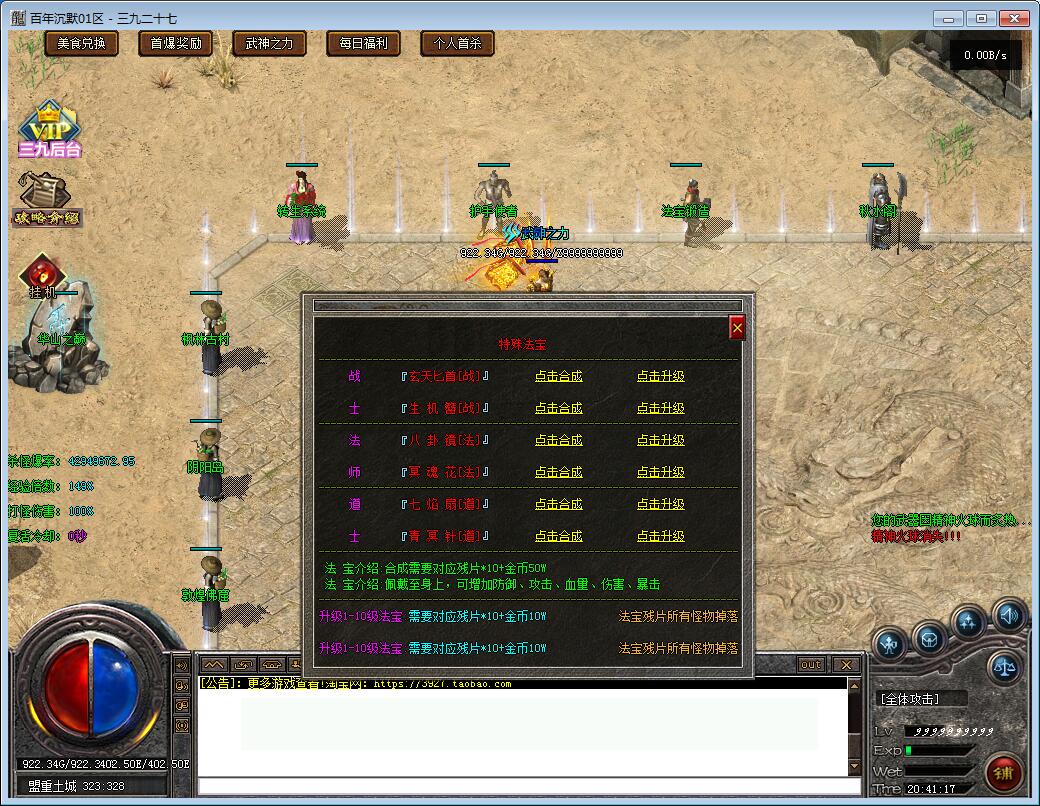Open the character equipment round icon
1040x806 pixels.
pos(889,643)
